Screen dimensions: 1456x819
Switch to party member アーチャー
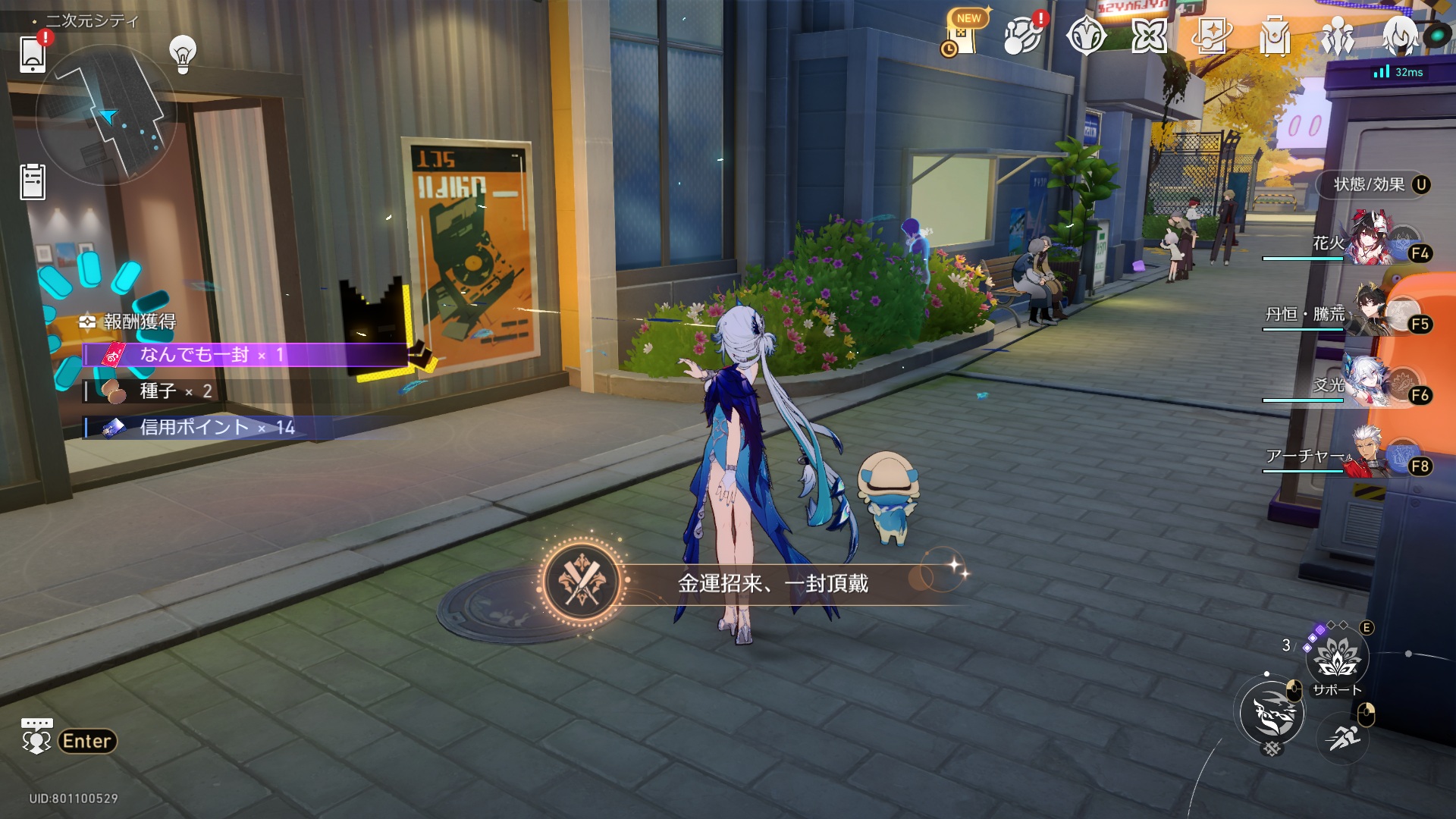click(1371, 454)
